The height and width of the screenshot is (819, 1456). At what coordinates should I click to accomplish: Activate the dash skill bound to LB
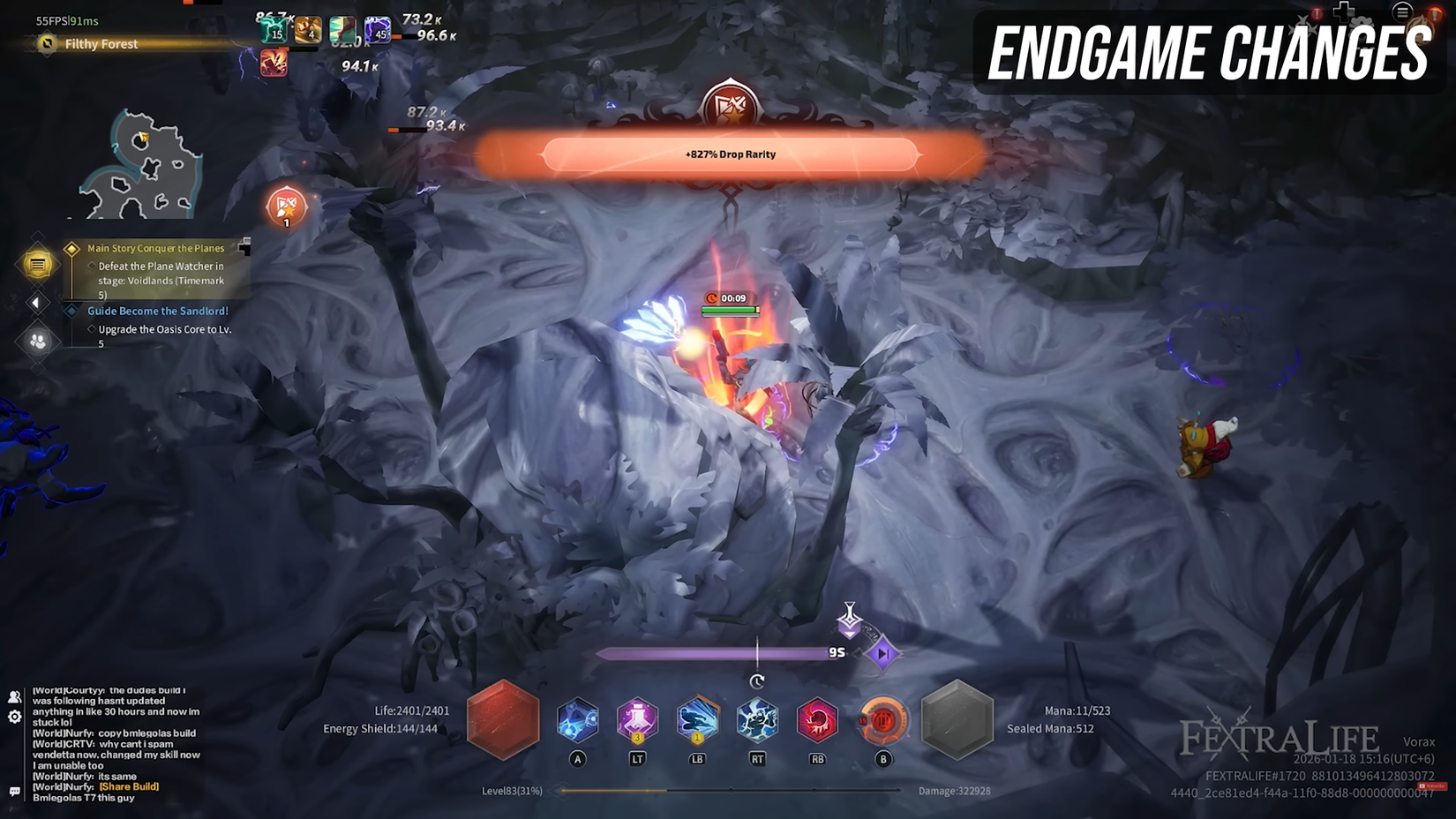tap(696, 721)
